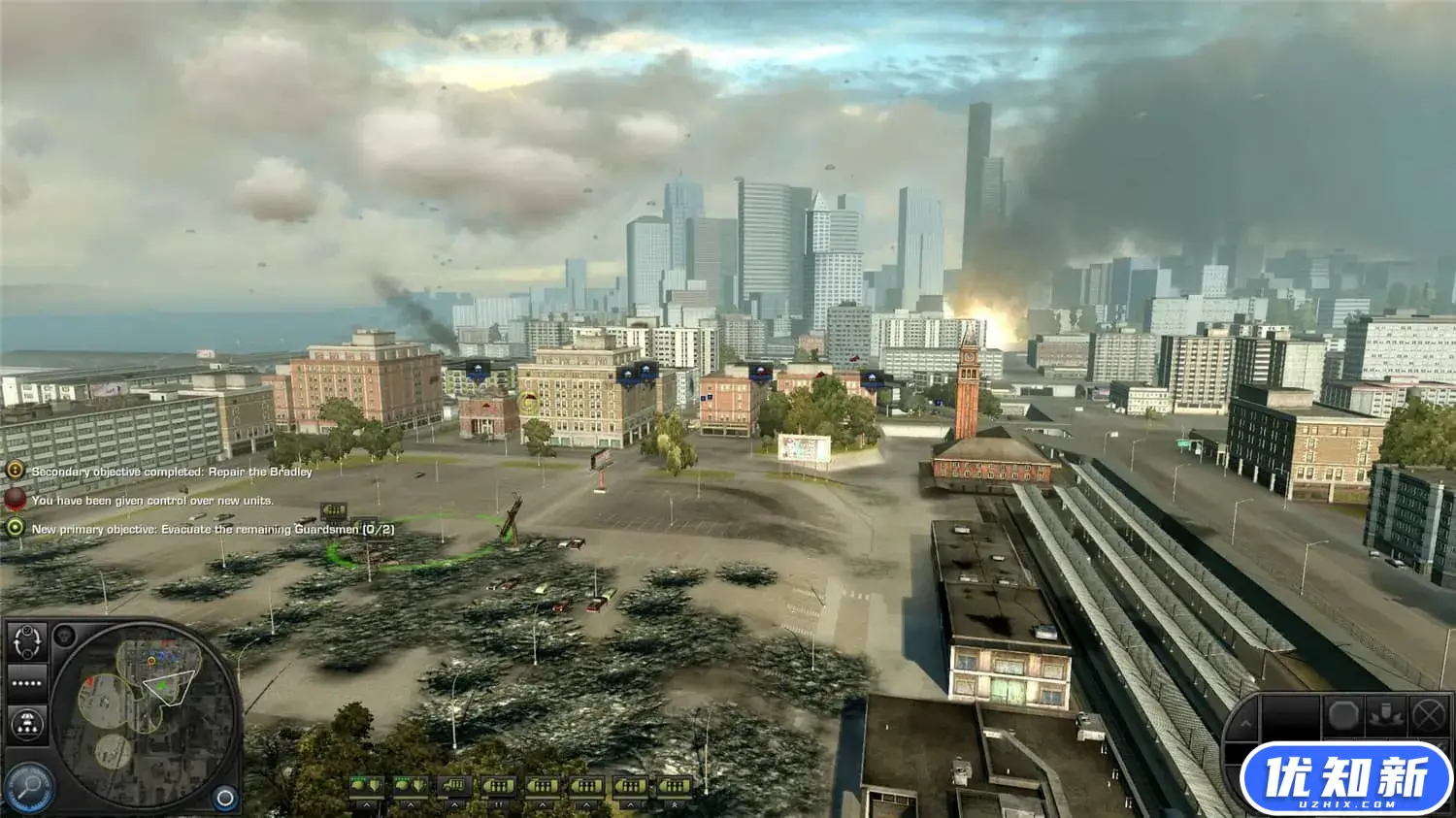The width and height of the screenshot is (1456, 818).
Task: Toggle the skull indicator above the minimap
Action: (64, 636)
